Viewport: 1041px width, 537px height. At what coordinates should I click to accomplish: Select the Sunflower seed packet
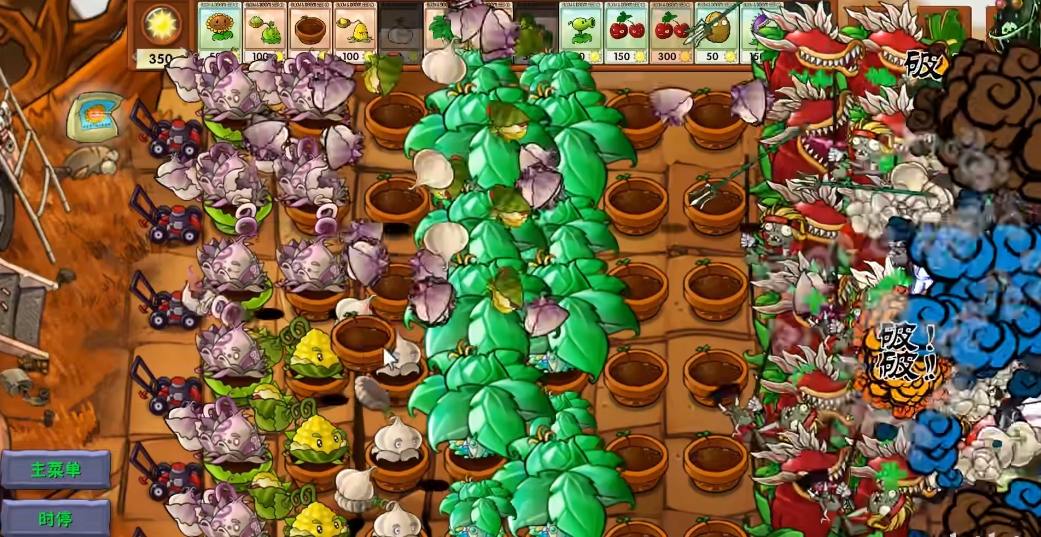pyautogui.click(x=218, y=29)
